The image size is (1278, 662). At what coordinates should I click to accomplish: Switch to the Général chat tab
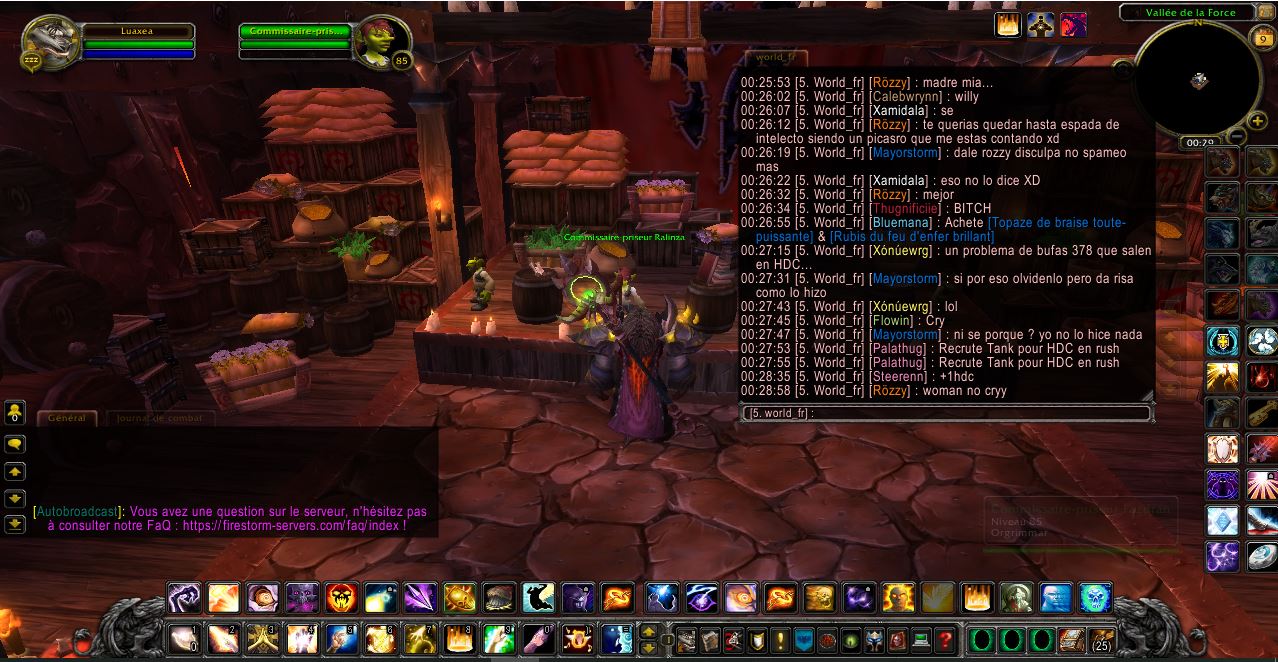point(66,418)
